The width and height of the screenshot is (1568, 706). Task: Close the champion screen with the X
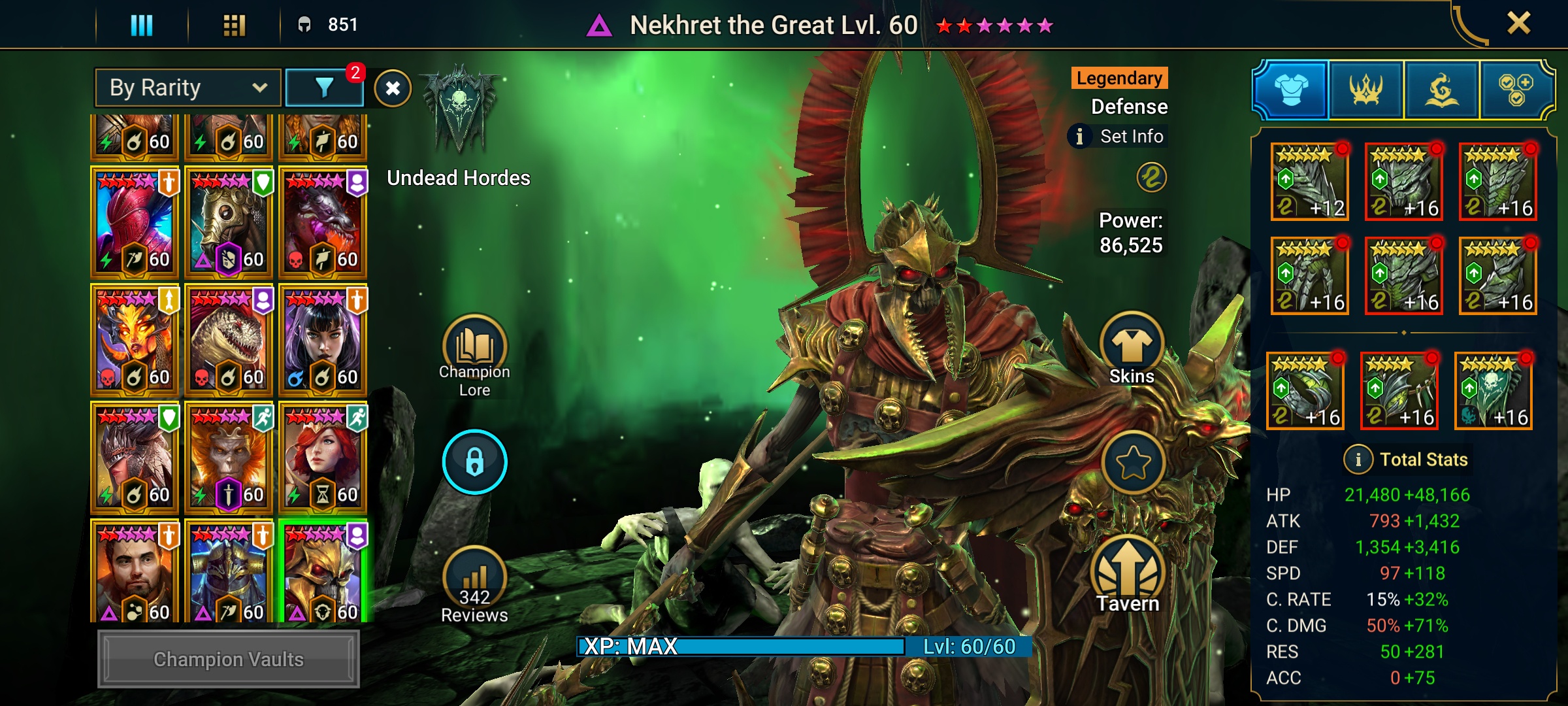tap(1518, 24)
